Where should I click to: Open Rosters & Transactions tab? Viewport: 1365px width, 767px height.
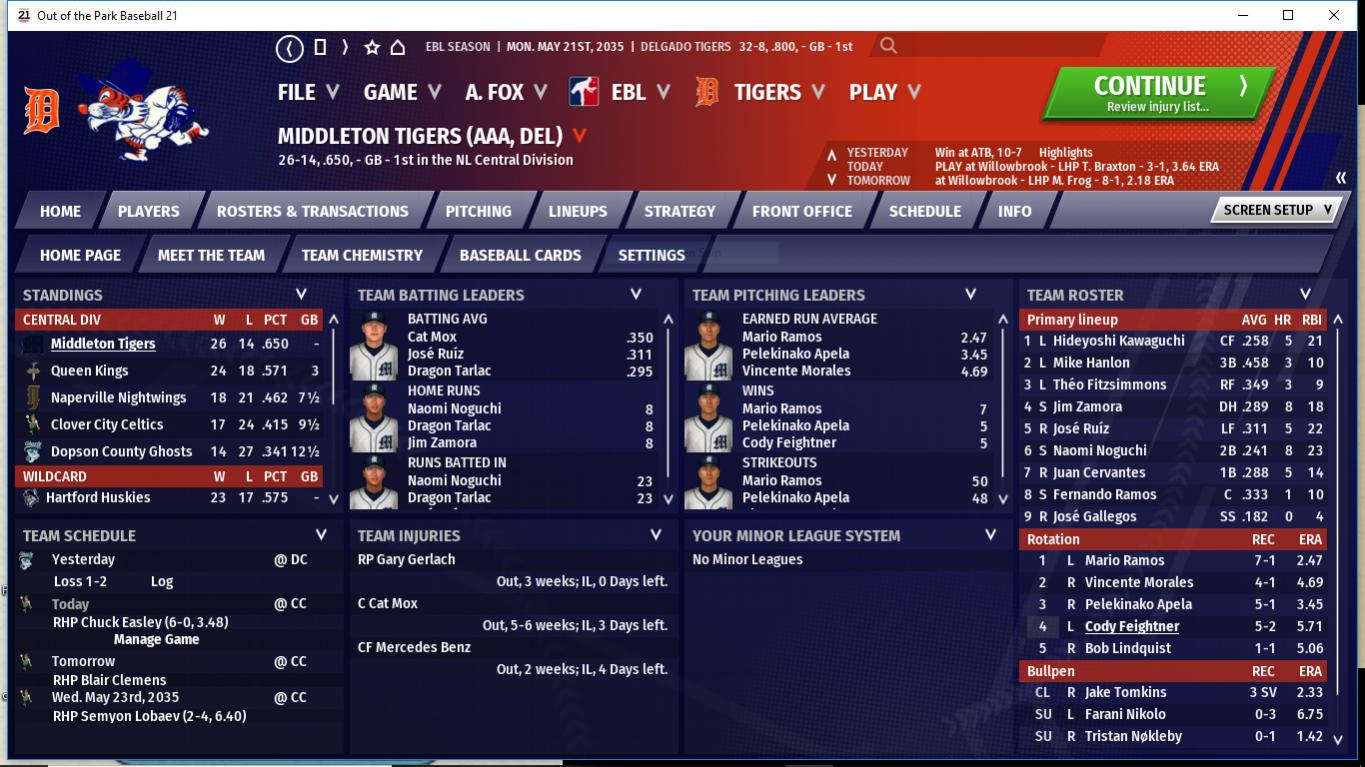click(x=312, y=211)
